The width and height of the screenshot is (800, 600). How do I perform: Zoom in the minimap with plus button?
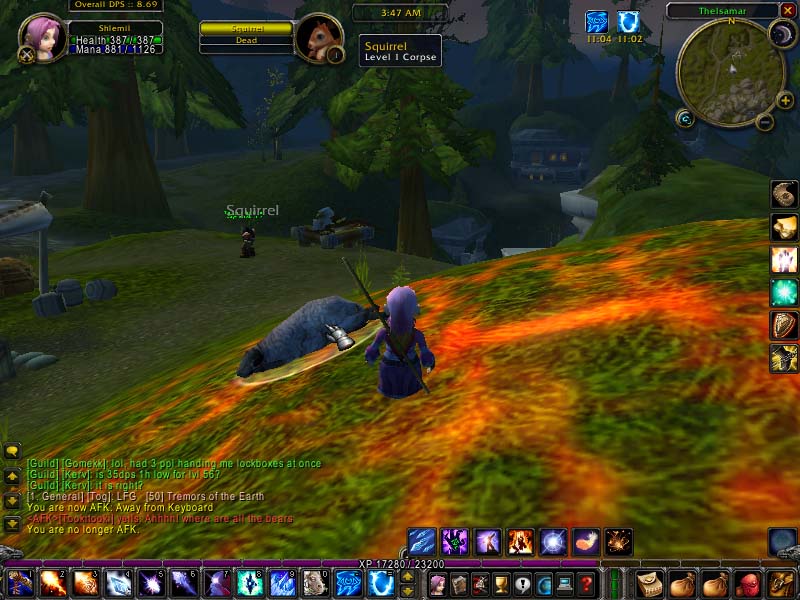(786, 101)
